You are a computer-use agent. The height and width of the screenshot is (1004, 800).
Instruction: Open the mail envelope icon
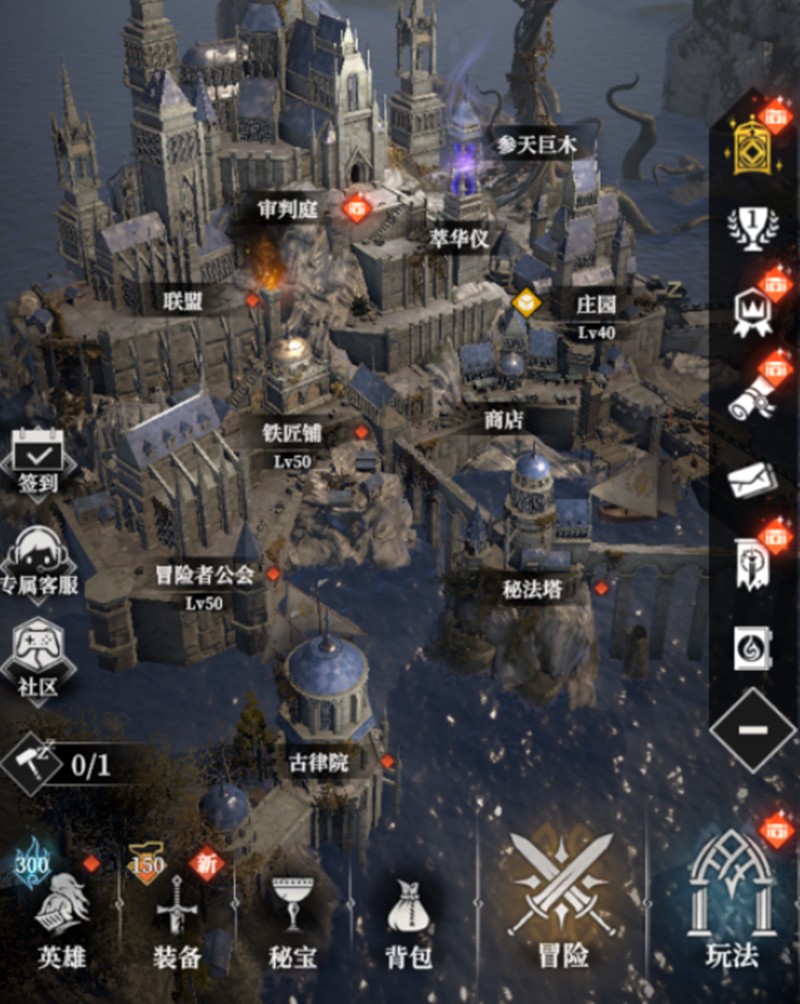752,481
